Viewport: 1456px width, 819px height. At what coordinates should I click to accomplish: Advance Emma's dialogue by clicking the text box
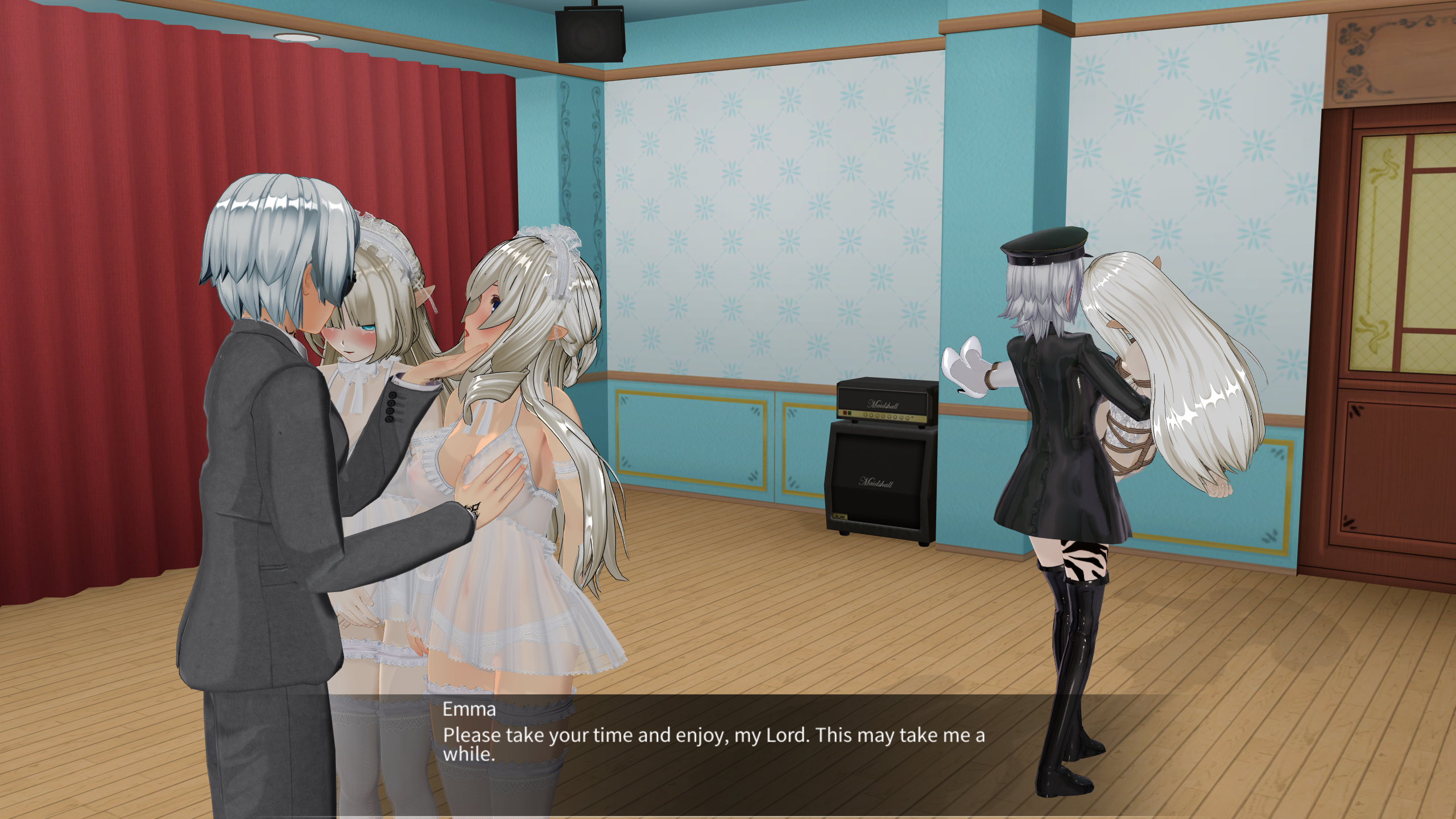pos(714,745)
